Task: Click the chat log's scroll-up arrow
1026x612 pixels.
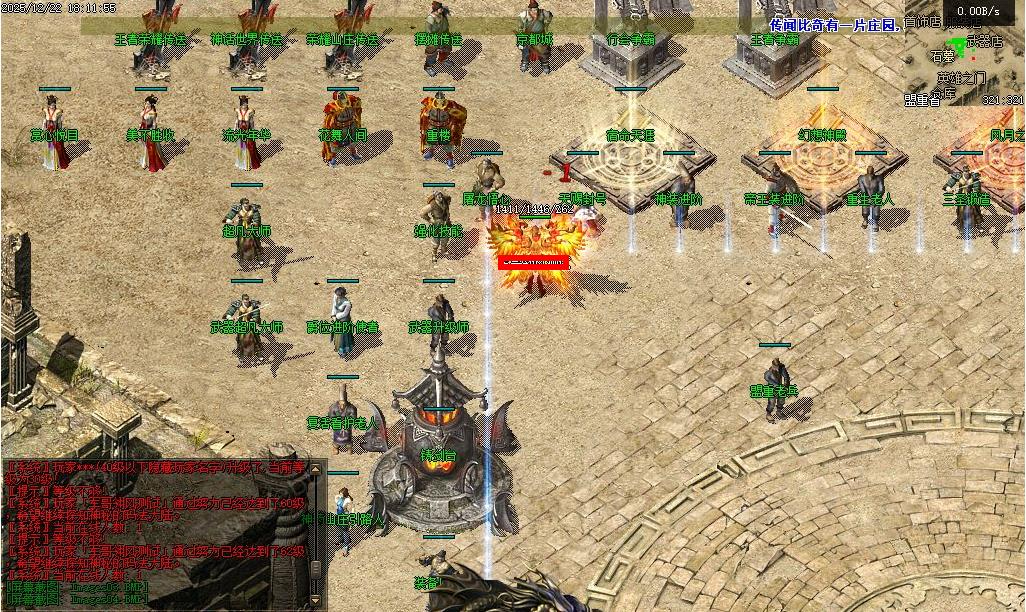Action: point(317,468)
